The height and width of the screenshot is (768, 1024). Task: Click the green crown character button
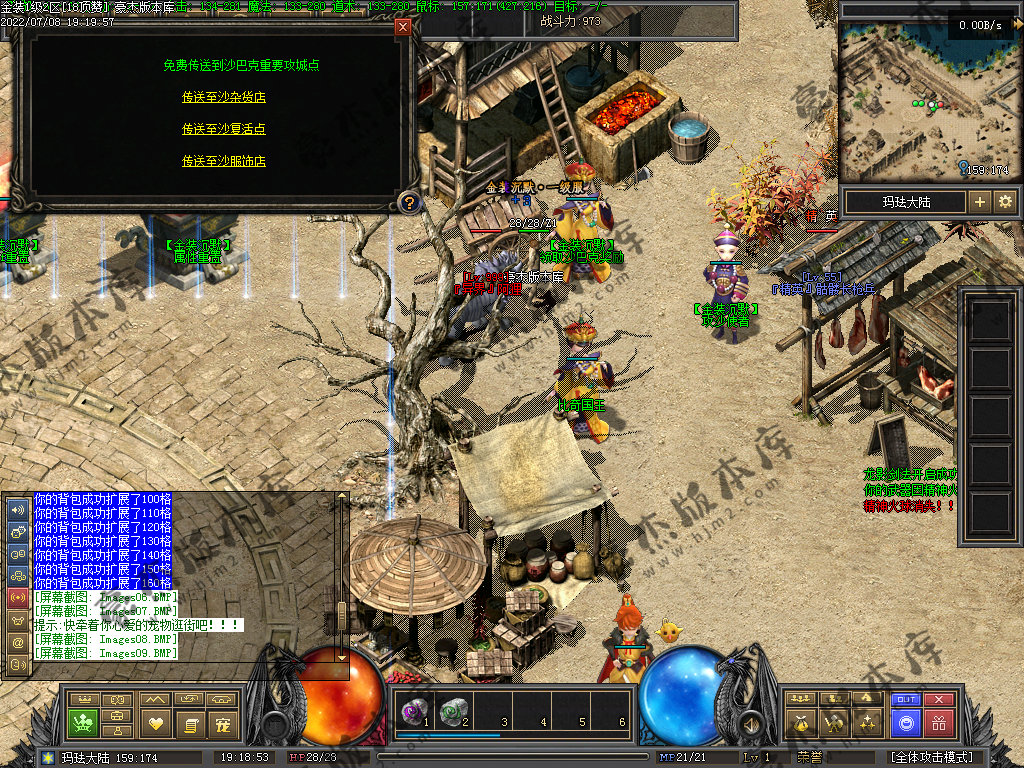(x=82, y=722)
